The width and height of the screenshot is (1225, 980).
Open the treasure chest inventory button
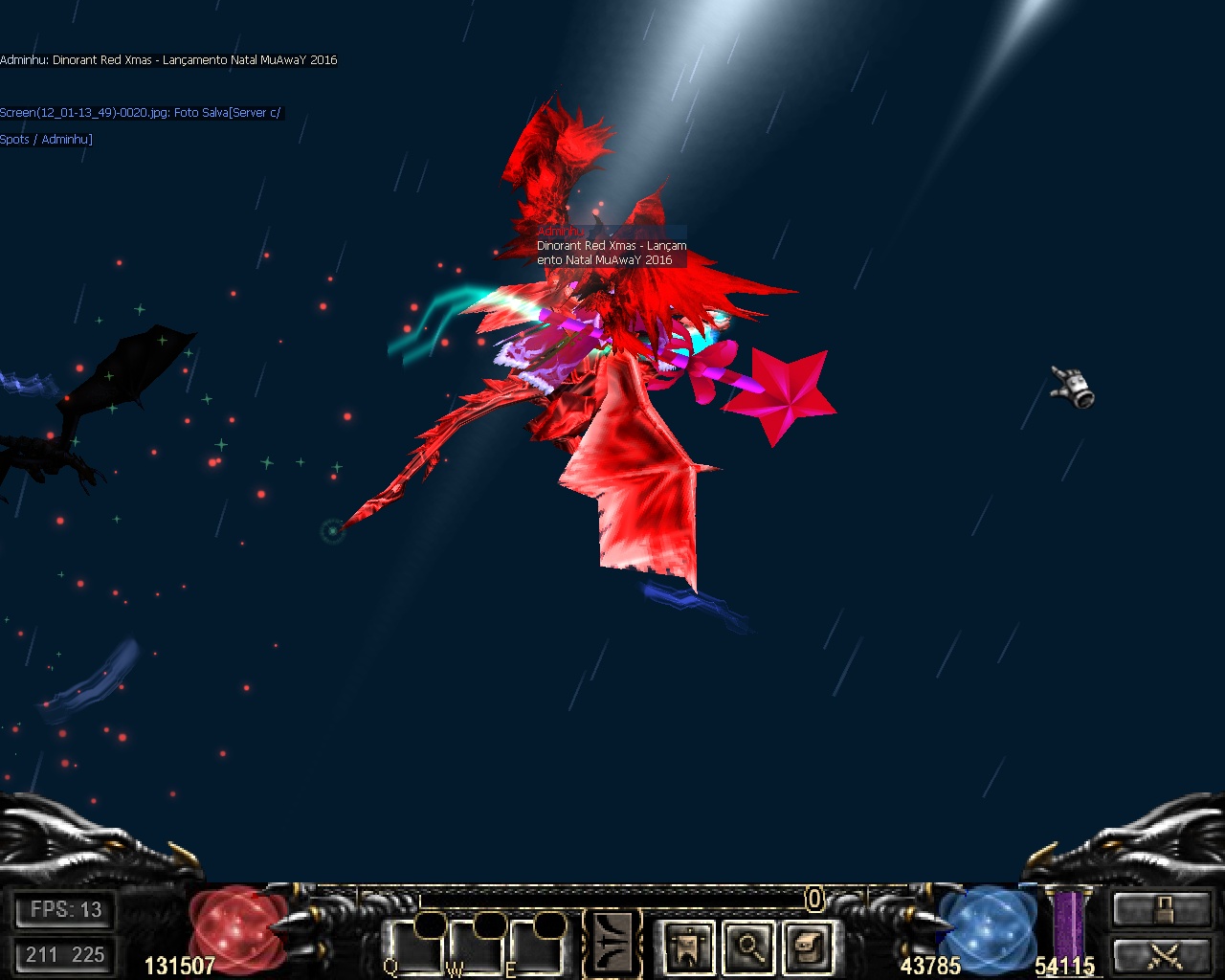click(810, 947)
